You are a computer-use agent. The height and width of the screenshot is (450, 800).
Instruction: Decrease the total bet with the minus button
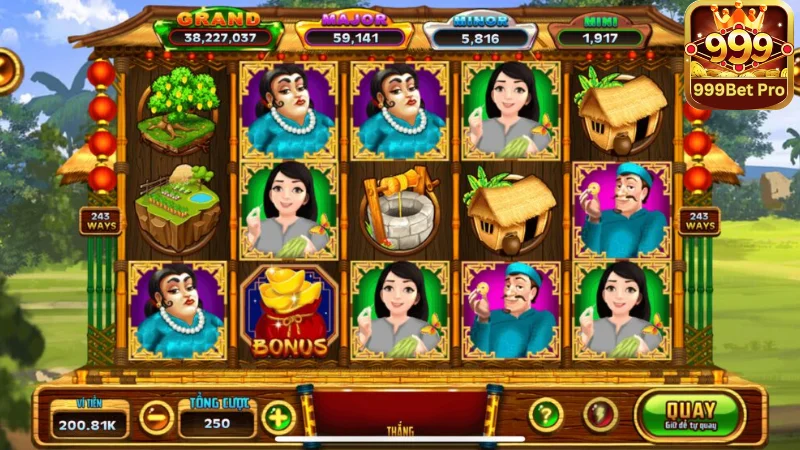156,417
